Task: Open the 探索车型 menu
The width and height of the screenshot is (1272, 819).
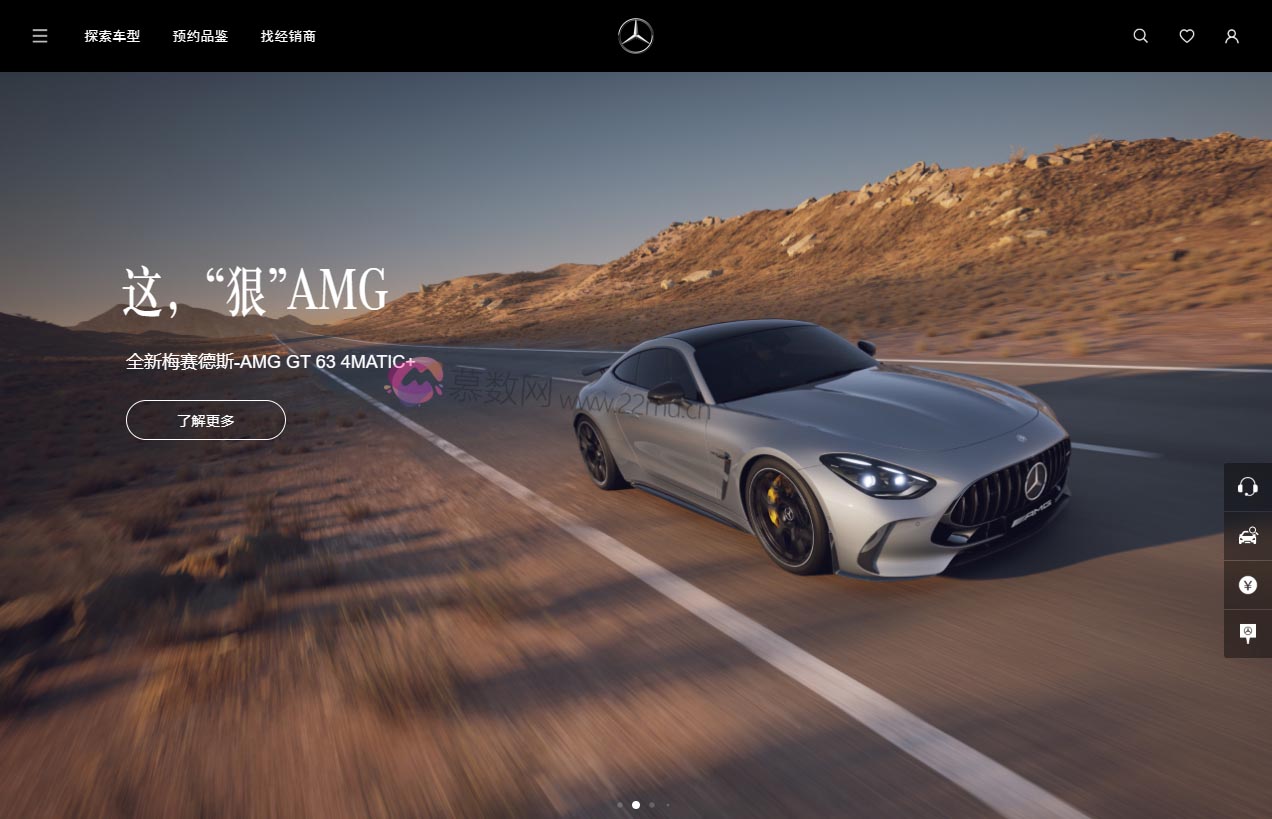Action: [x=112, y=36]
